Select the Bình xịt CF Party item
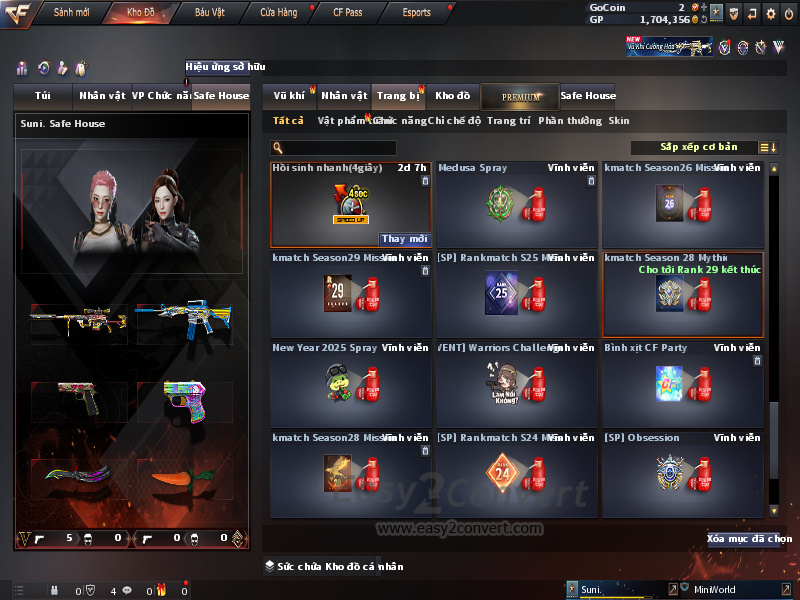This screenshot has height=600, width=800. click(682, 384)
